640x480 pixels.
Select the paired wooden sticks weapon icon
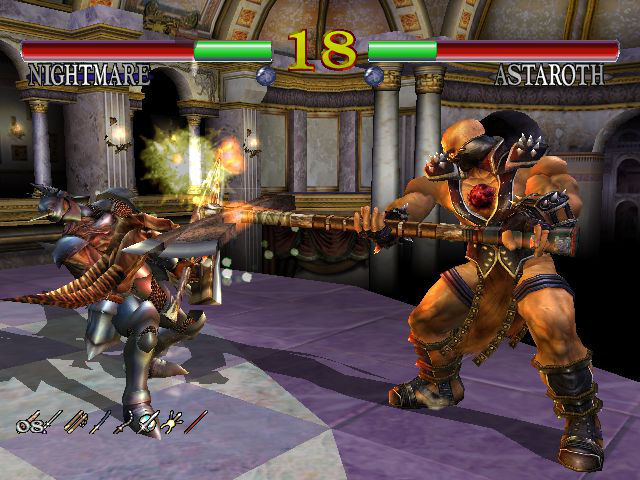tap(77, 422)
